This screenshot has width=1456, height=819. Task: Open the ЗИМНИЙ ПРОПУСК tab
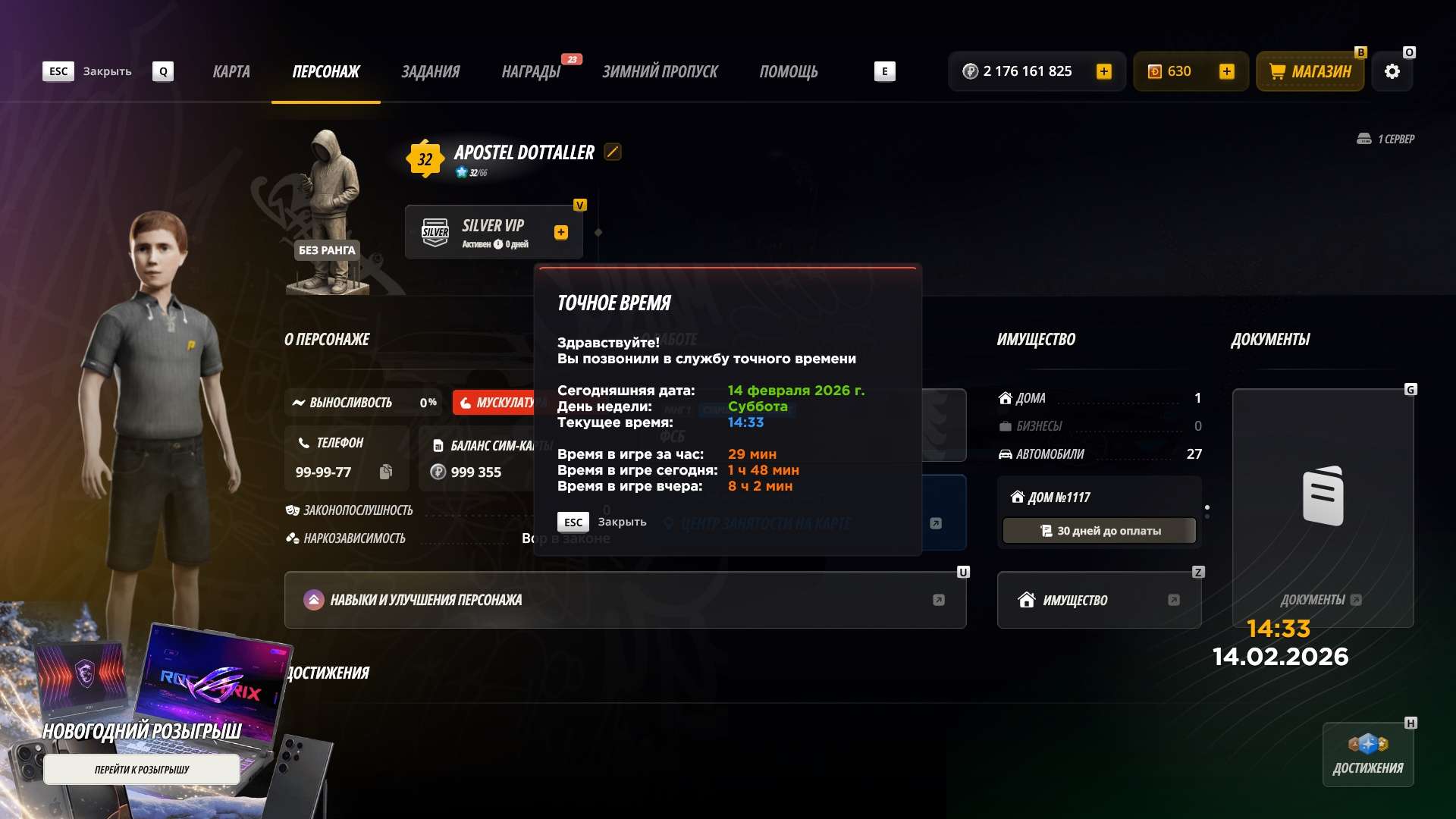click(x=660, y=72)
